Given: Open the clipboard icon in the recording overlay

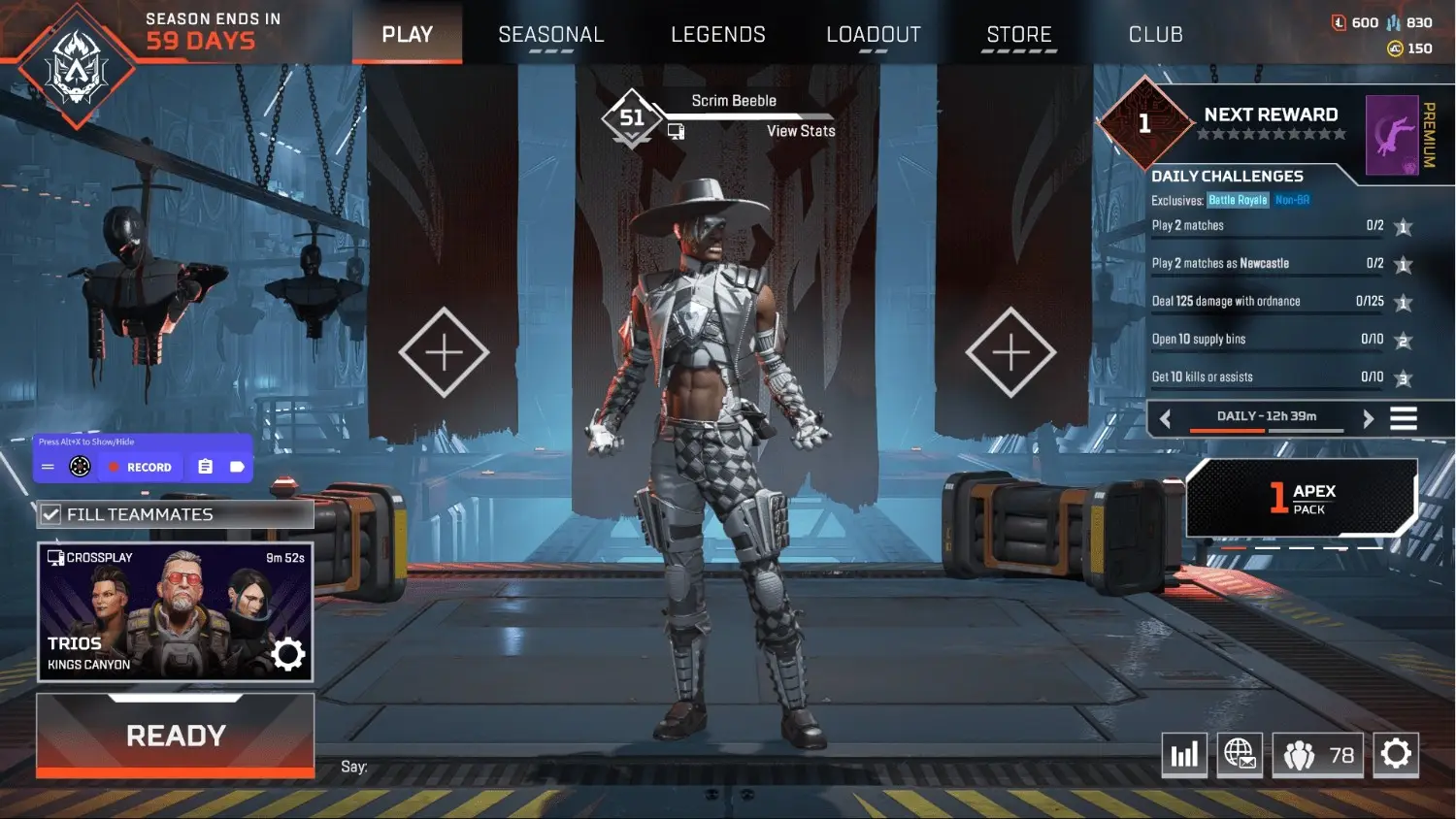Looking at the screenshot, I should coord(205,466).
